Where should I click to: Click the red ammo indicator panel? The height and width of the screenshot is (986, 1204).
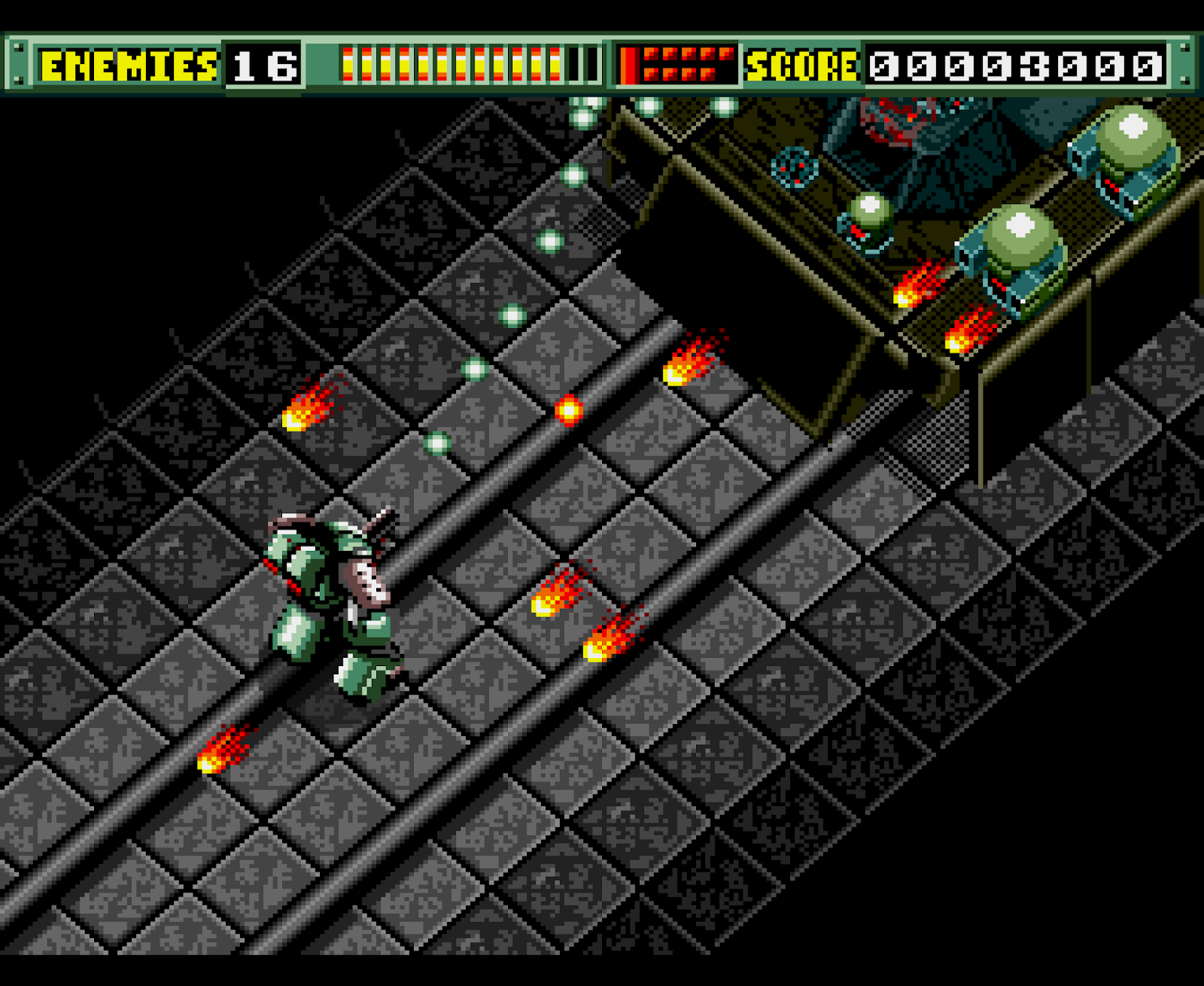pos(677,64)
